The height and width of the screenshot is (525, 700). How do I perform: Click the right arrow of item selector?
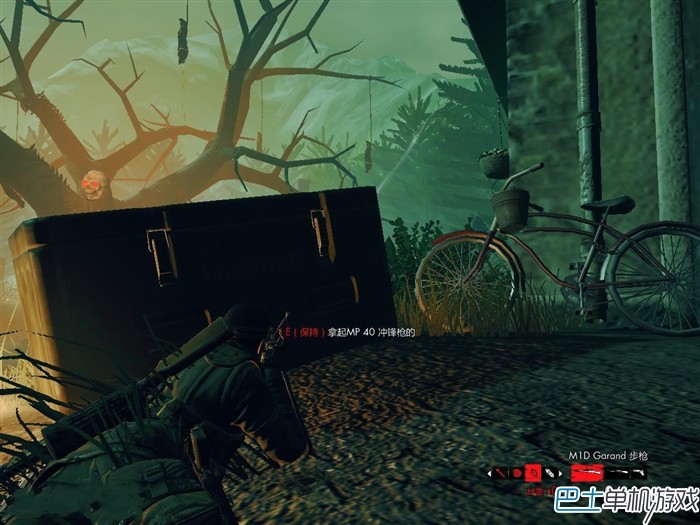point(560,474)
